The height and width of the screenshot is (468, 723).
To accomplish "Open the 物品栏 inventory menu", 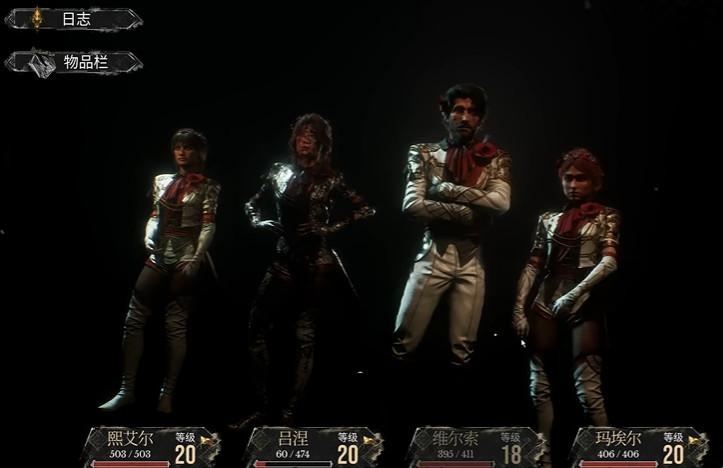I will point(74,63).
